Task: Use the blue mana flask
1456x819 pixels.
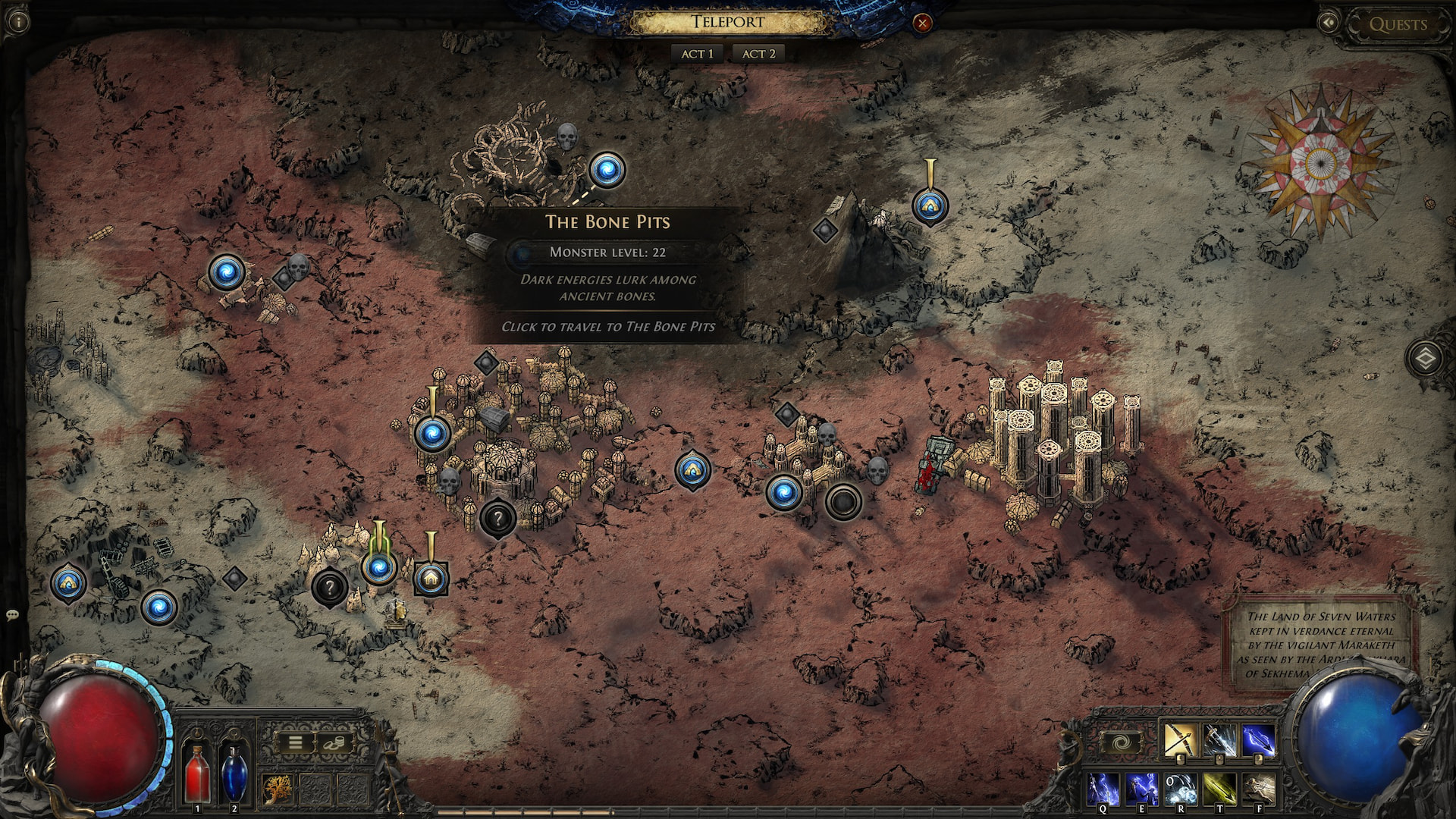Action: click(233, 772)
